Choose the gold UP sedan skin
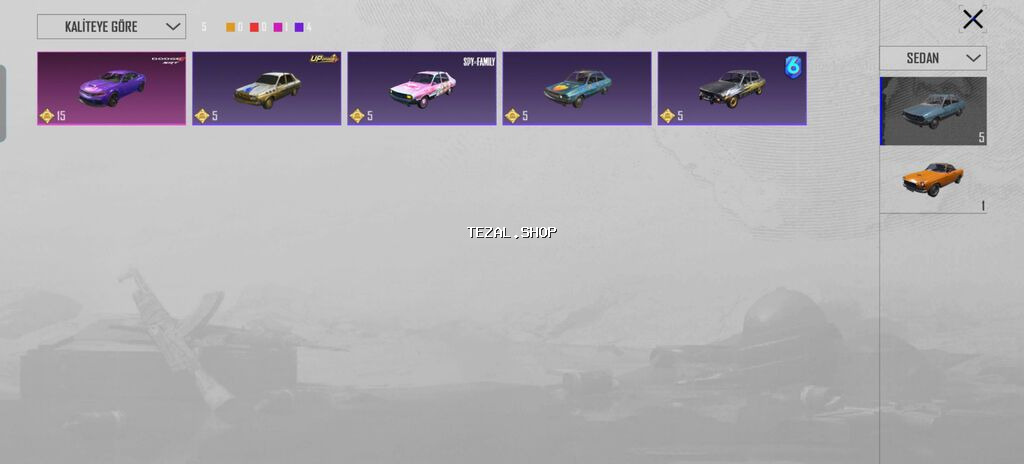The image size is (1024, 464). click(266, 89)
